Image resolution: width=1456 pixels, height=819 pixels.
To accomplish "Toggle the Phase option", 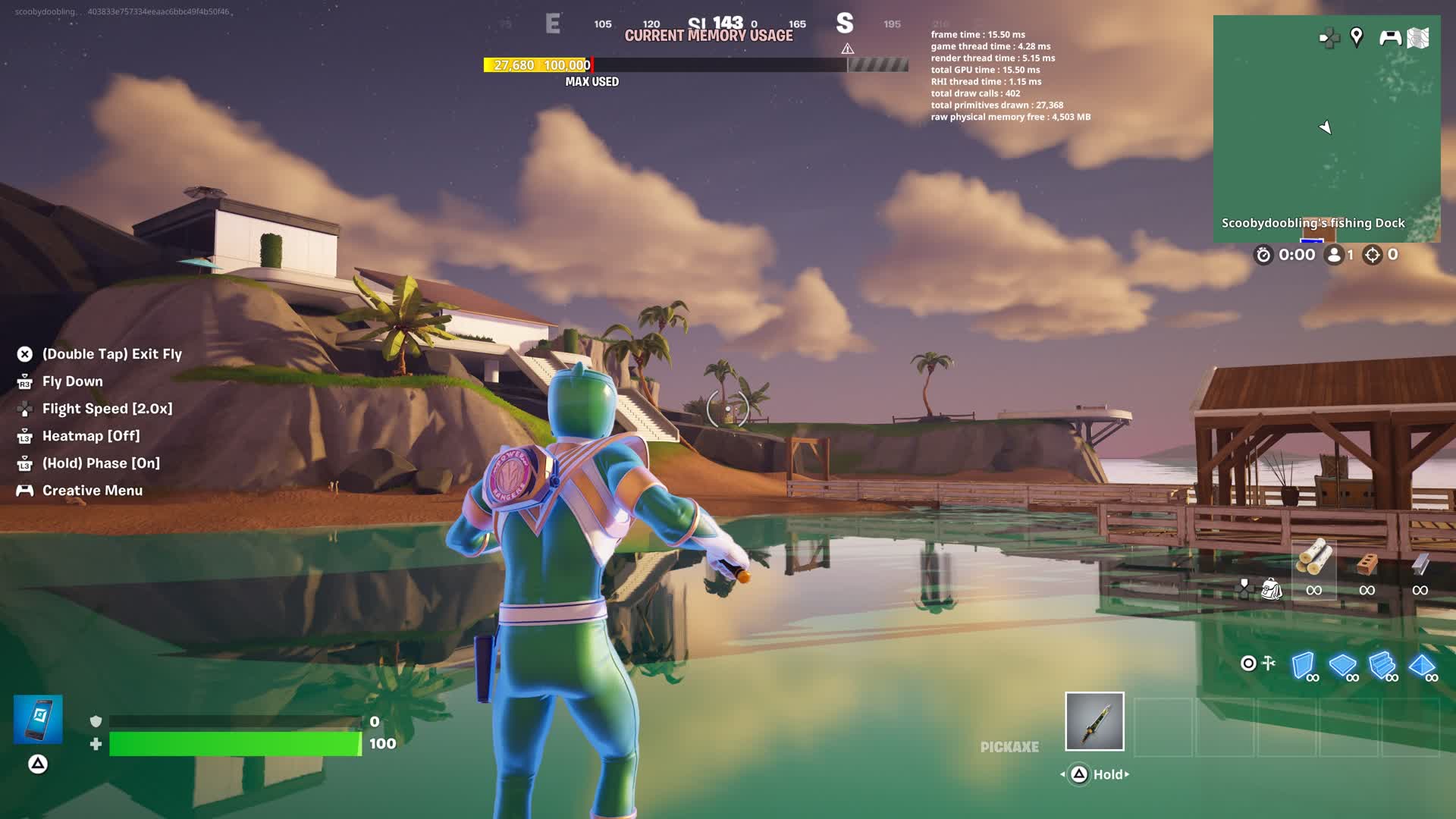I will (x=101, y=463).
